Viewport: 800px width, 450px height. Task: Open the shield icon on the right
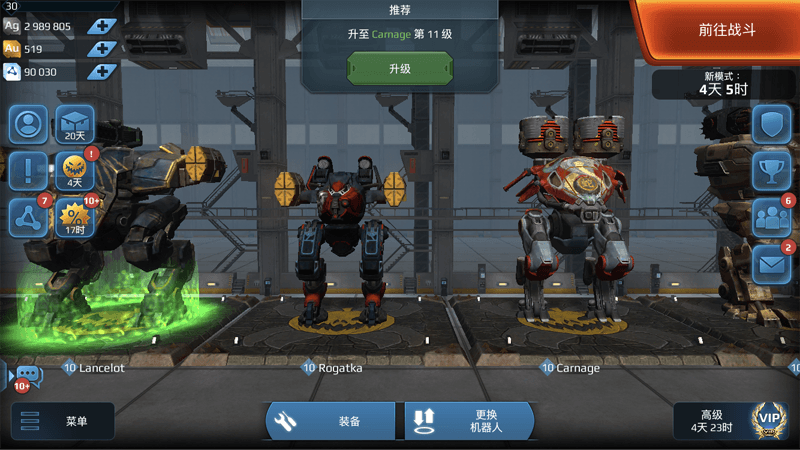[x=771, y=124]
